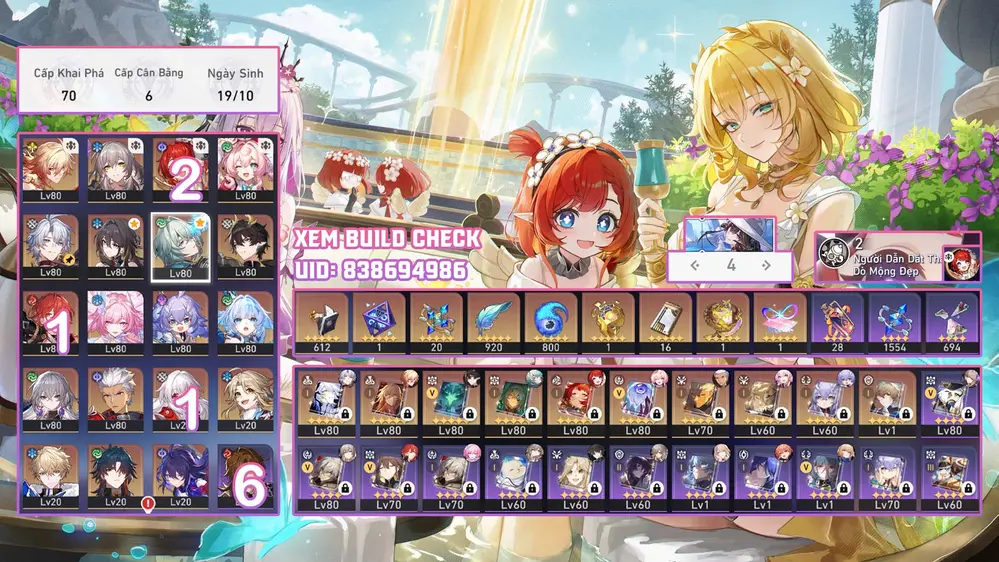Open the red-haired profile avatar

pos(961,262)
